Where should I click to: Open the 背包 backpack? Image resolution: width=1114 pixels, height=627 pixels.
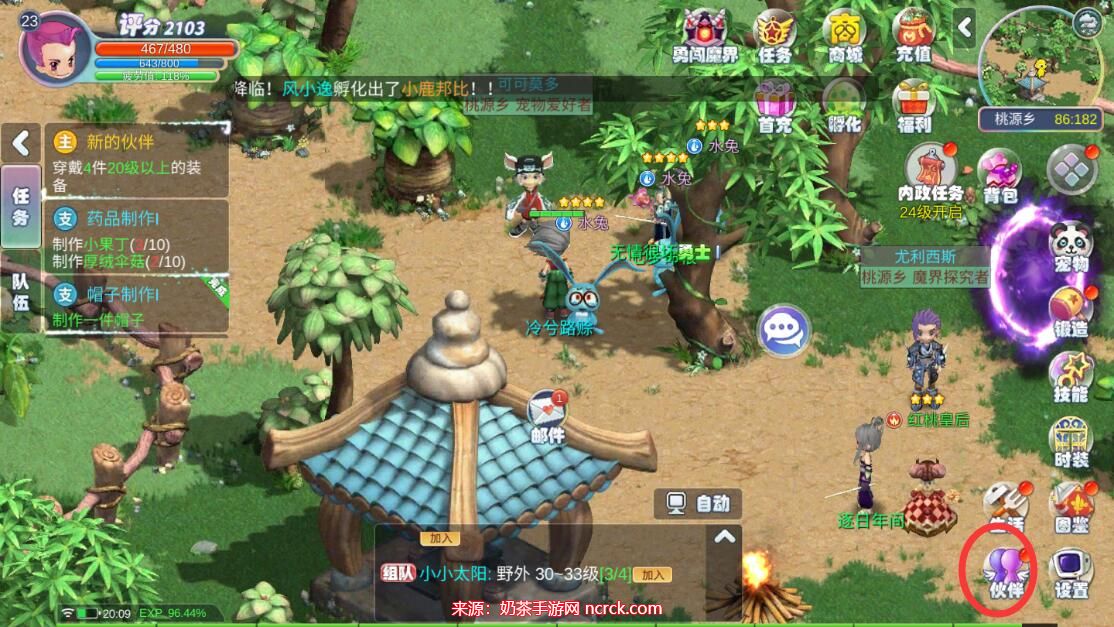point(999,174)
